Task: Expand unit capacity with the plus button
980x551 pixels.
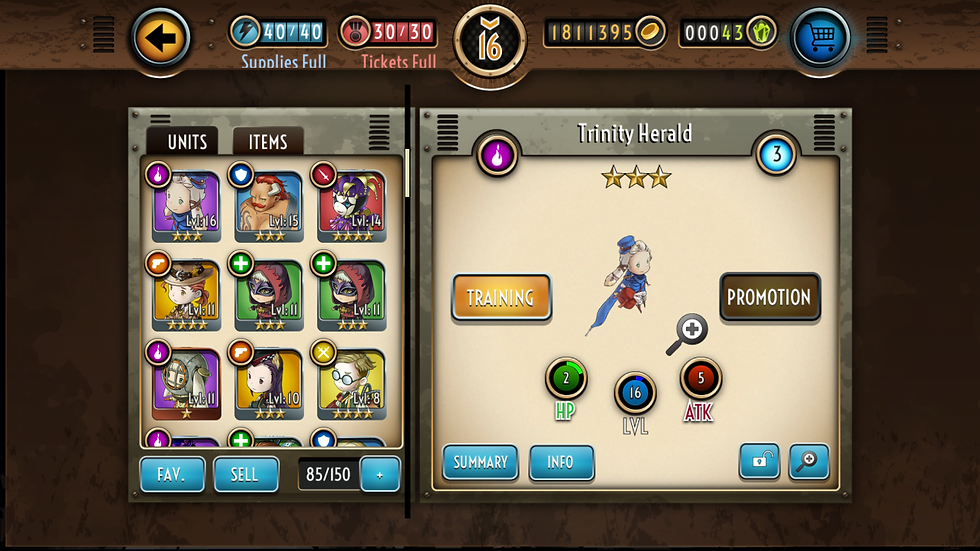Action: (380, 474)
